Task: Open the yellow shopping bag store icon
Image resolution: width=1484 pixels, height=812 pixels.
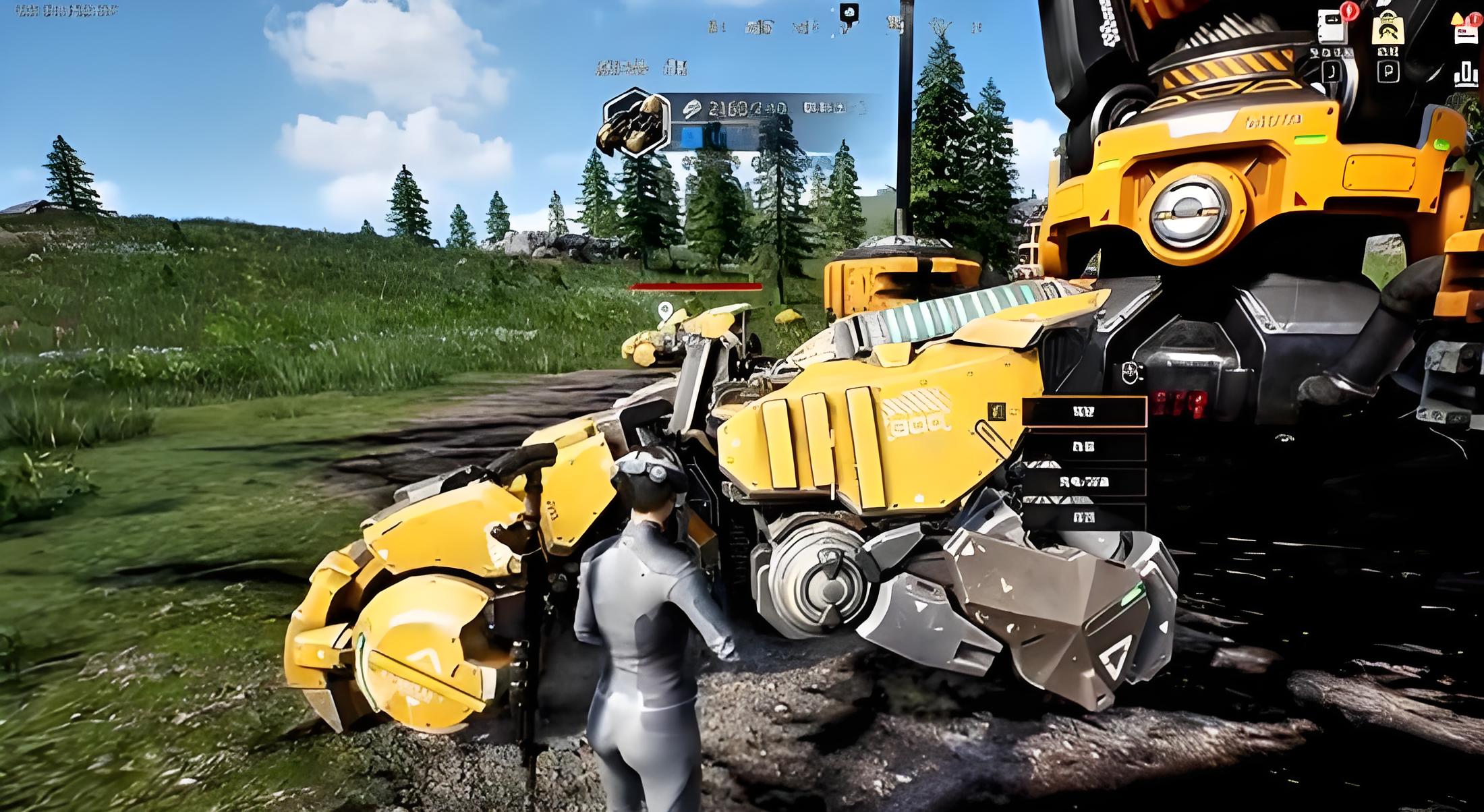Action: pos(1388,28)
